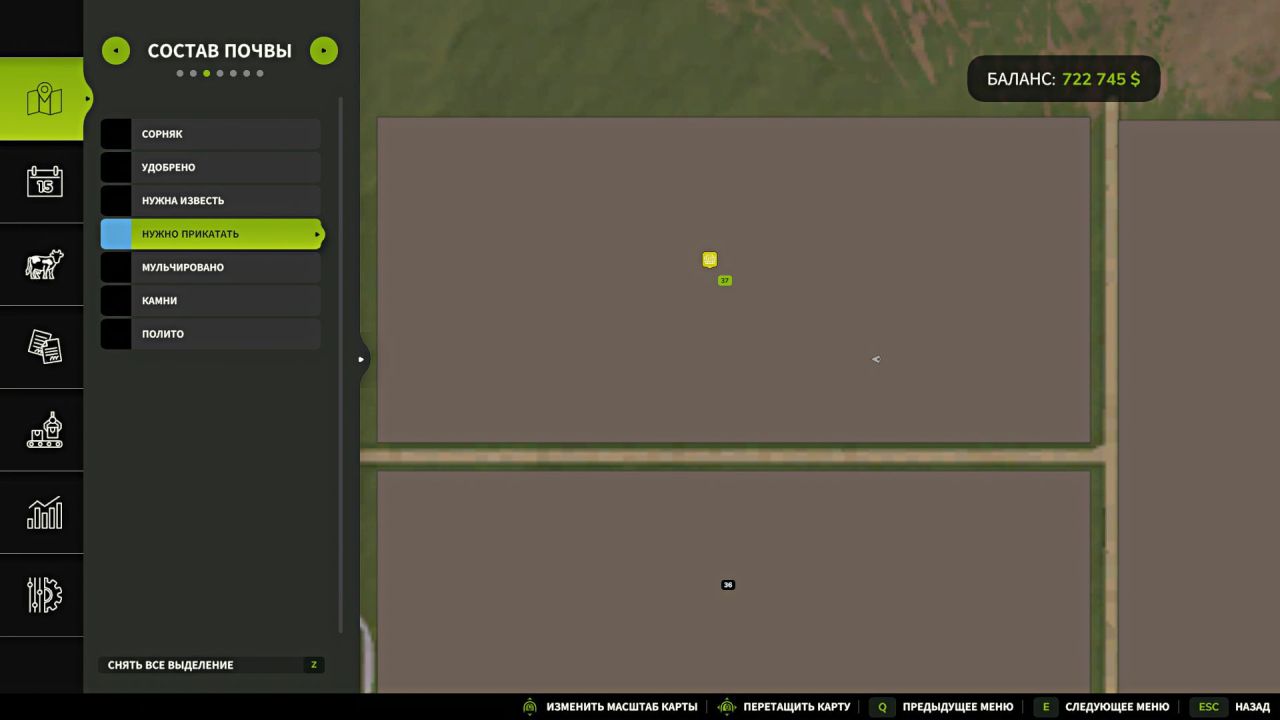The height and width of the screenshot is (720, 1280).
Task: Open the Statistics bar-chart icon
Action: tap(42, 513)
